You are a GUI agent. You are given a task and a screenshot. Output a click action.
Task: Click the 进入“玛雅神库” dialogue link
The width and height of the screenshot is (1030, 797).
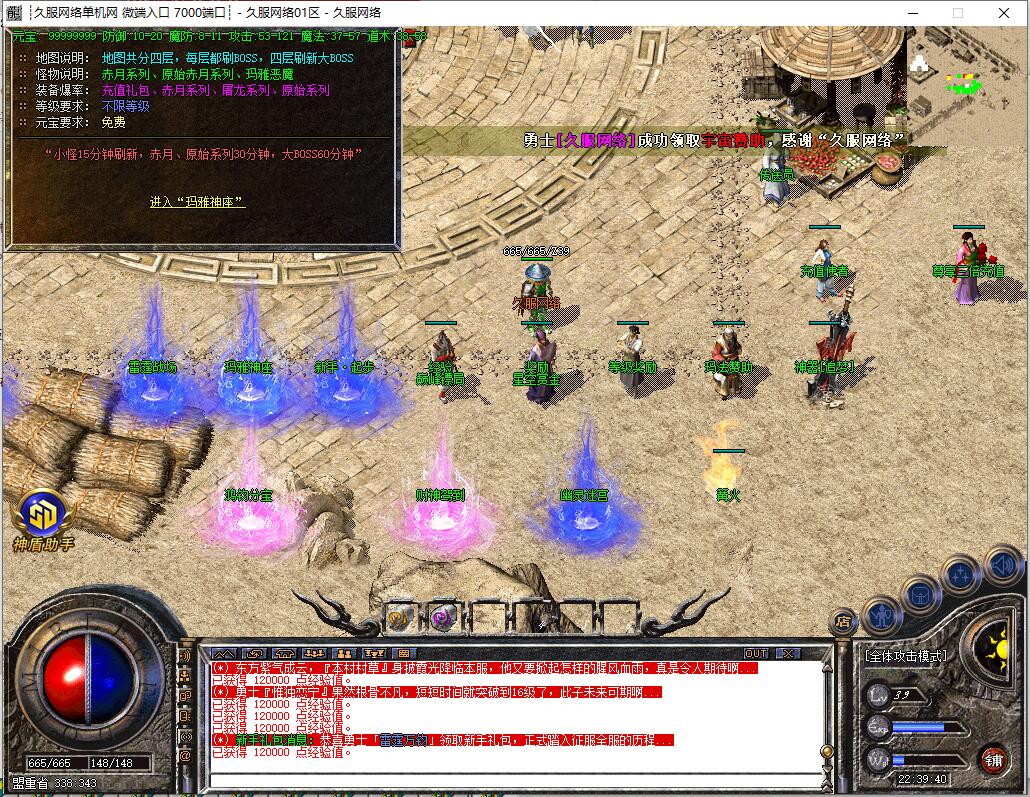[x=197, y=202]
